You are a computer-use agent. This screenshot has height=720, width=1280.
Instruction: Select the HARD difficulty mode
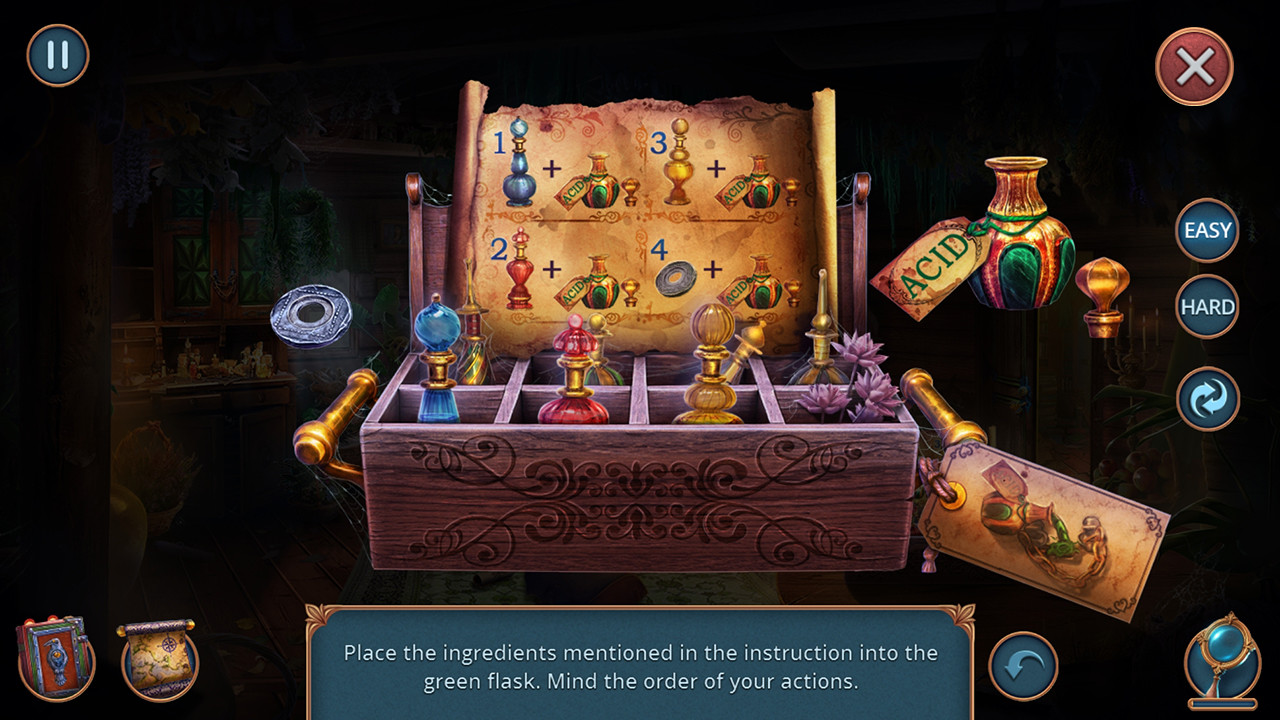pos(1206,307)
